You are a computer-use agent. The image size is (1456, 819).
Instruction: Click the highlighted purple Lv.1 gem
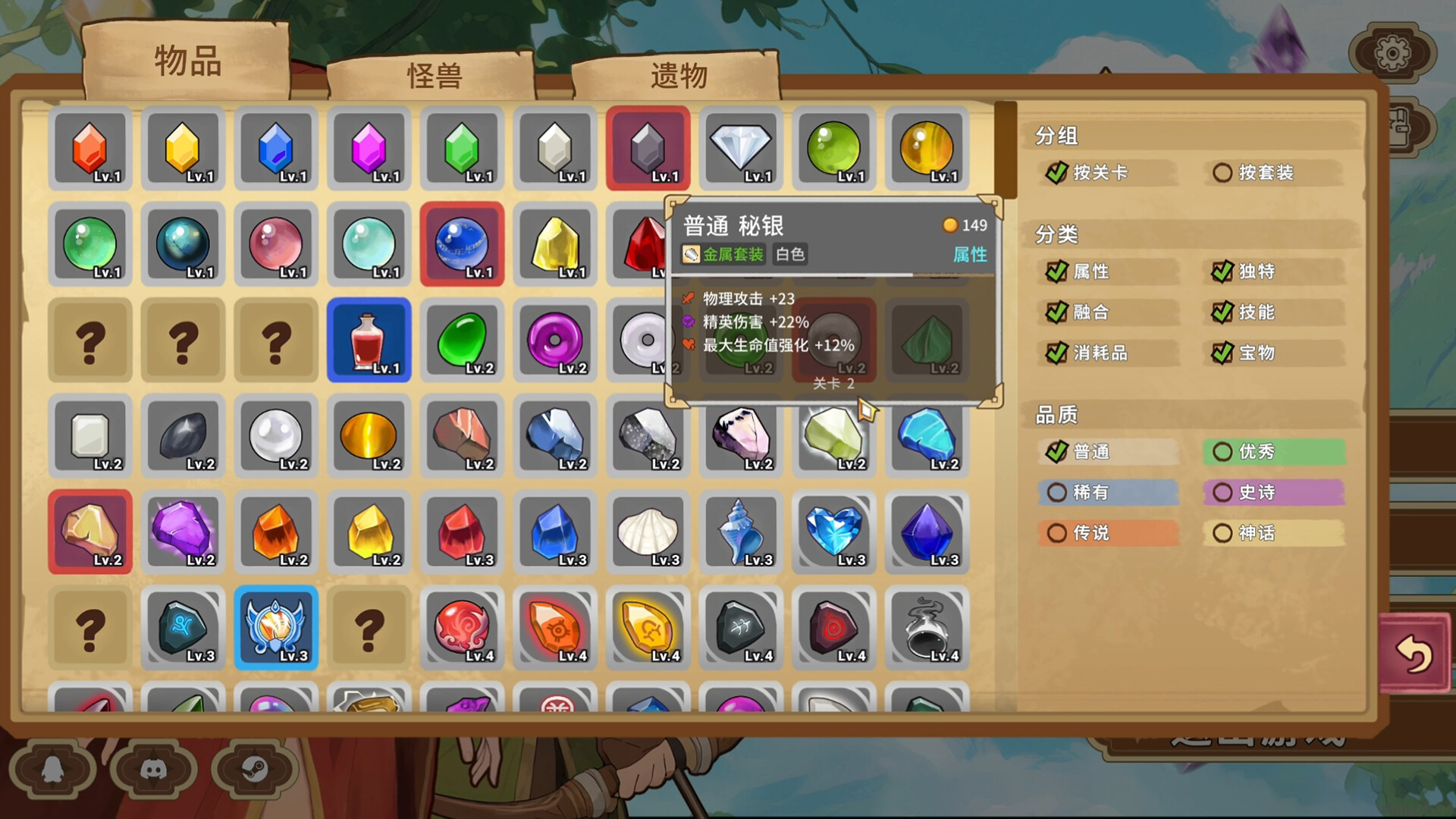648,149
